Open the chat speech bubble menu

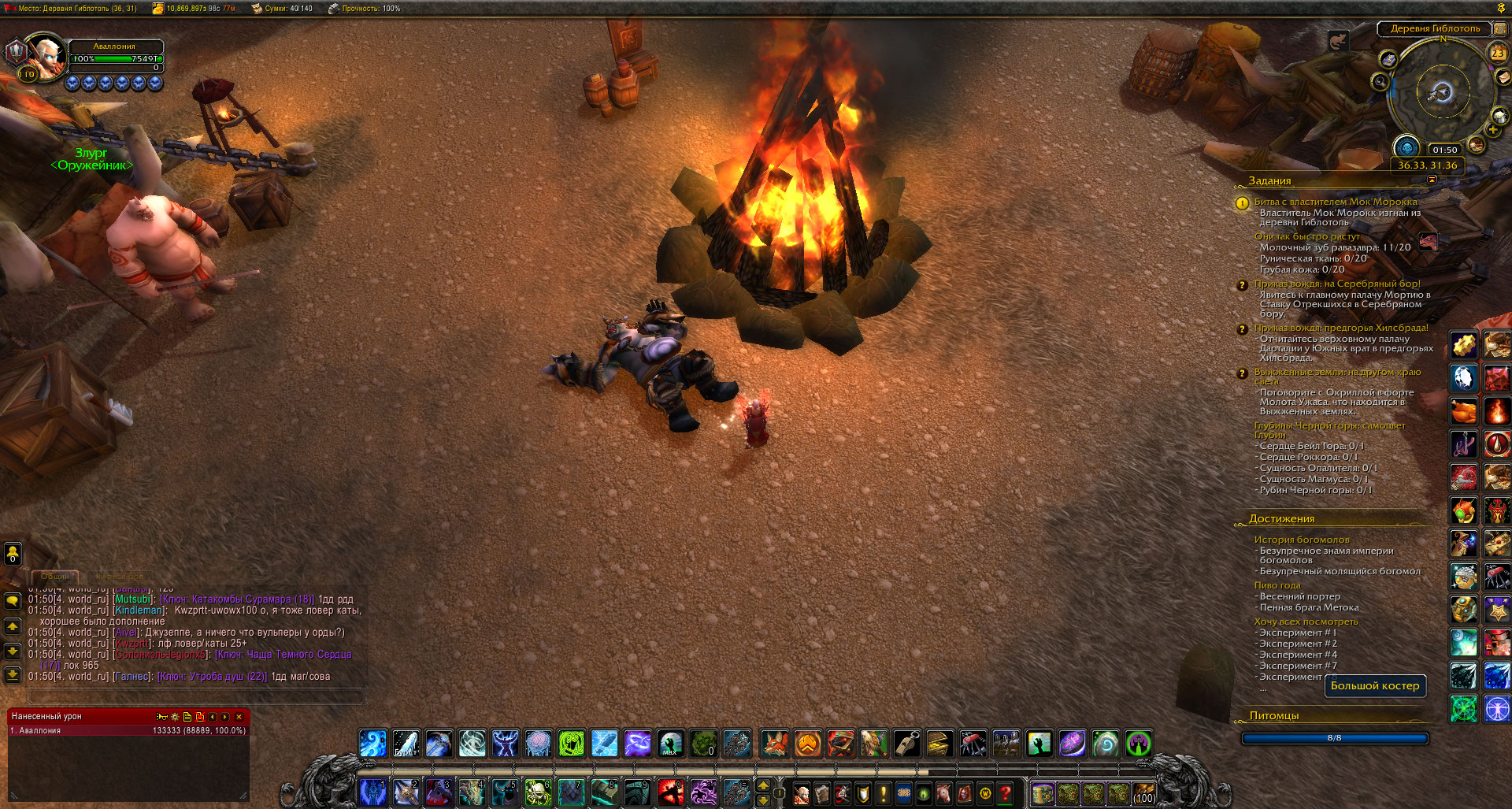[13, 602]
